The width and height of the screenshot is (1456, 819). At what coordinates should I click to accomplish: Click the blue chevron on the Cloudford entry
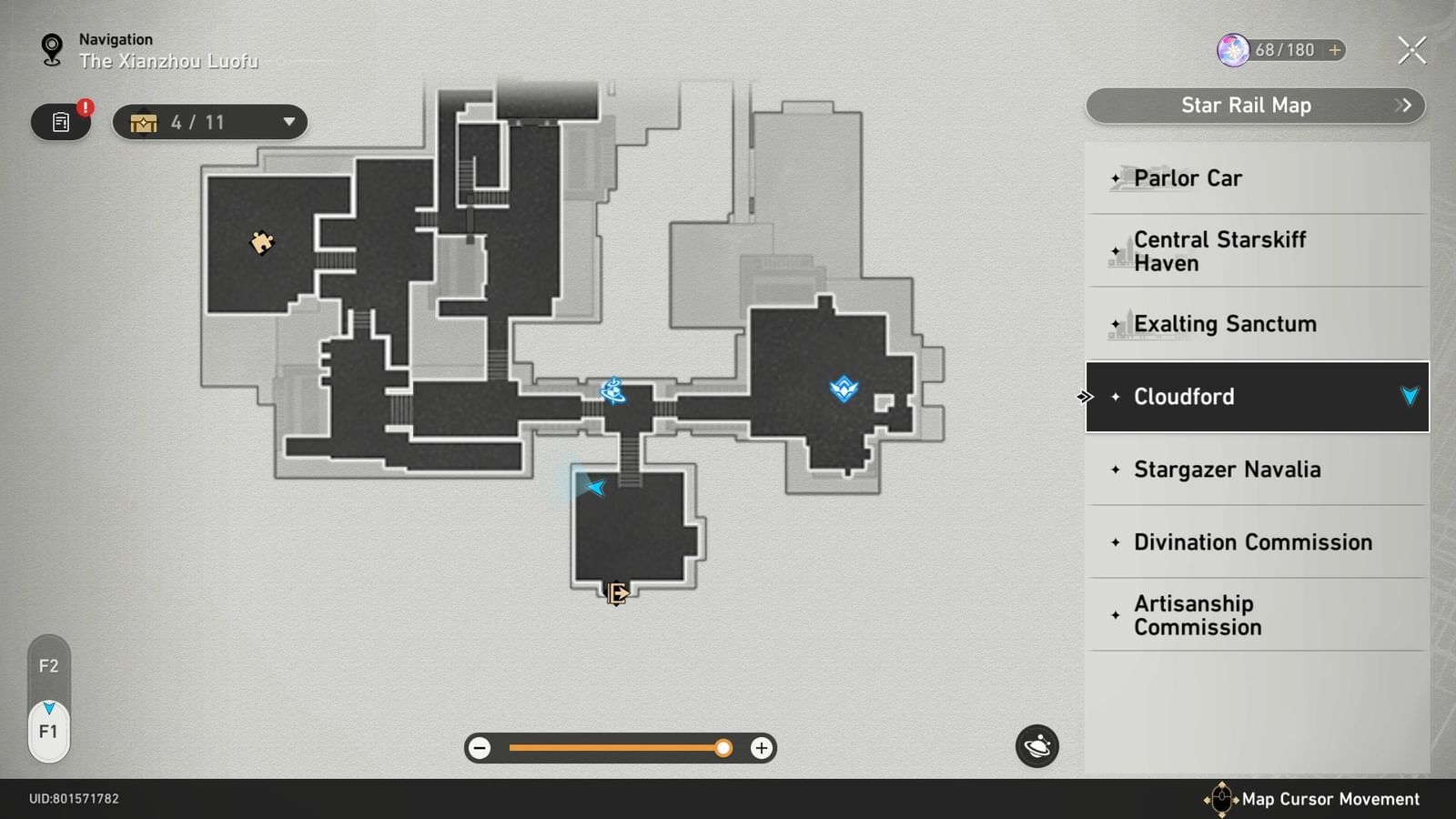tap(1410, 396)
